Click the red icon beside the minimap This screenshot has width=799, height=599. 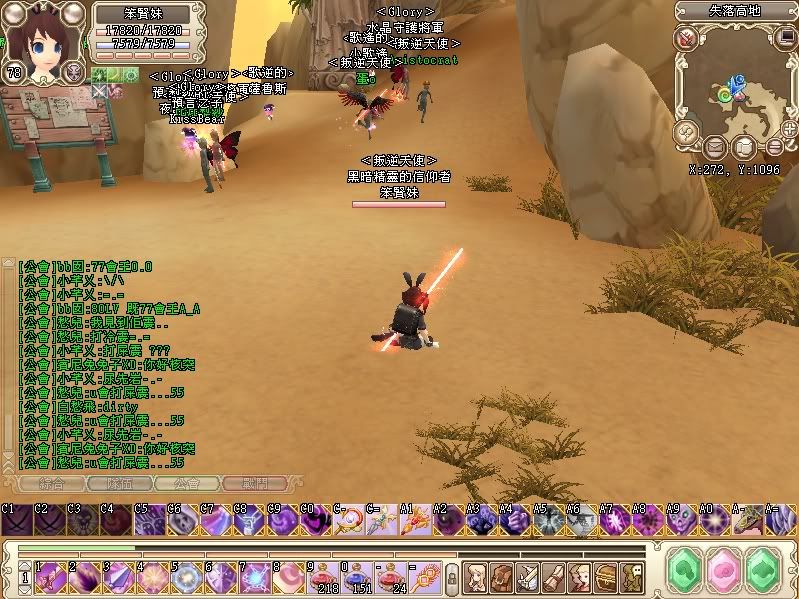(685, 39)
